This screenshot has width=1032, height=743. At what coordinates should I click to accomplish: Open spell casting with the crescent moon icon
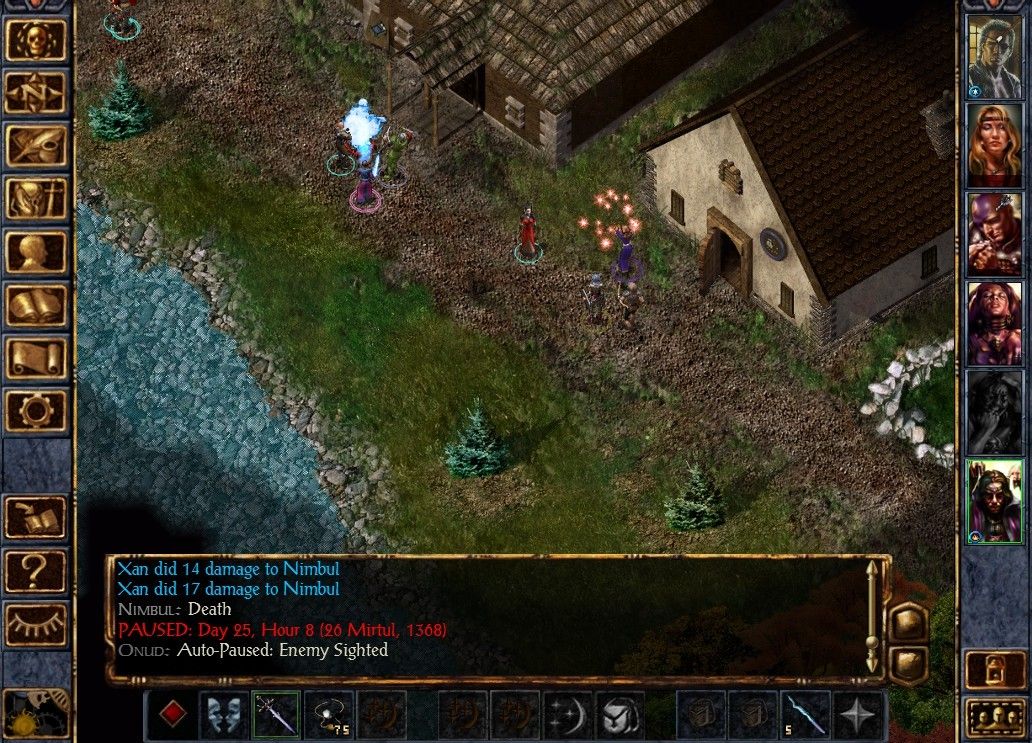pyautogui.click(x=568, y=714)
